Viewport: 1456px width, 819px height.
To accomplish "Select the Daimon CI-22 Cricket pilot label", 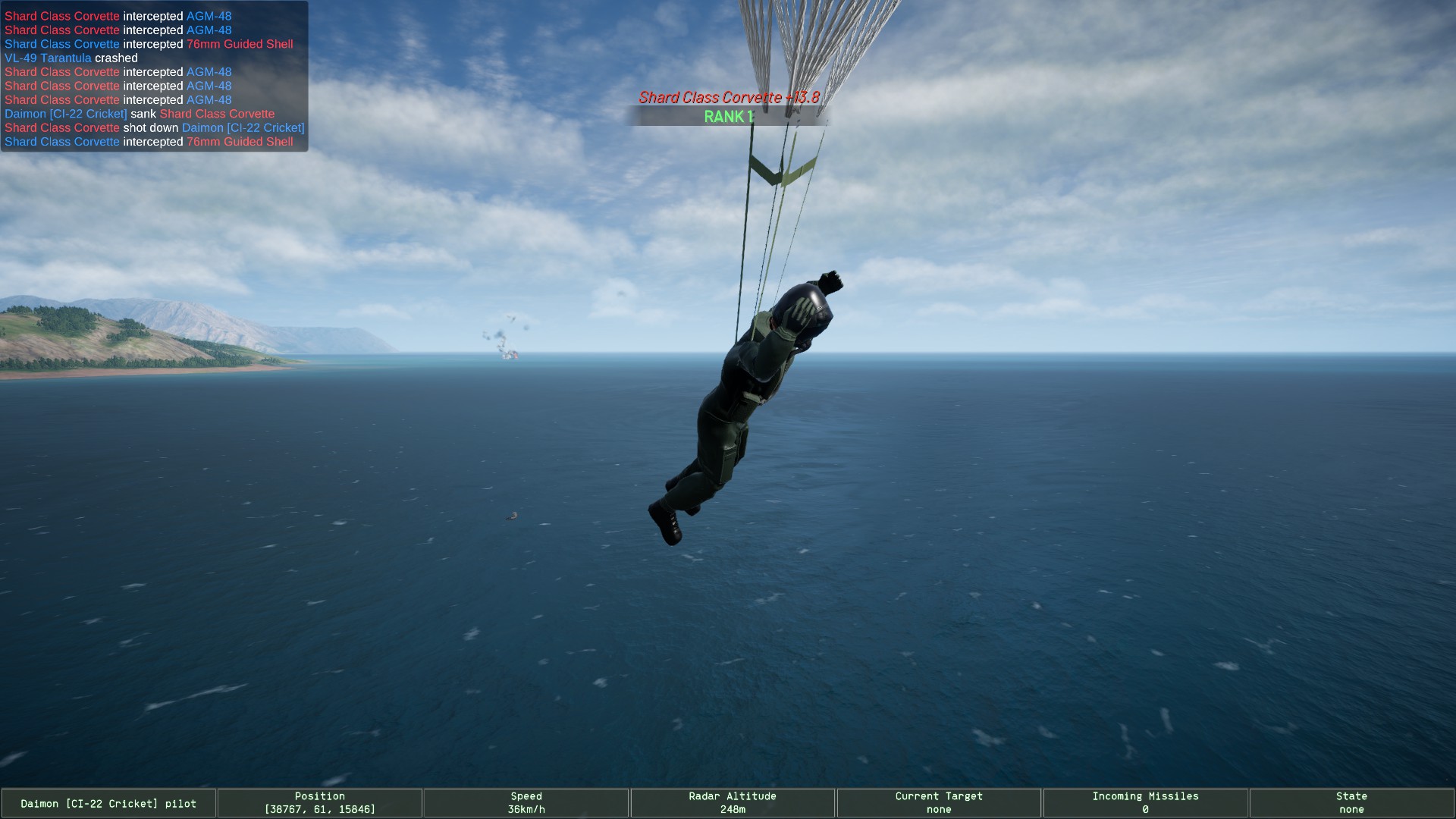I will click(108, 803).
